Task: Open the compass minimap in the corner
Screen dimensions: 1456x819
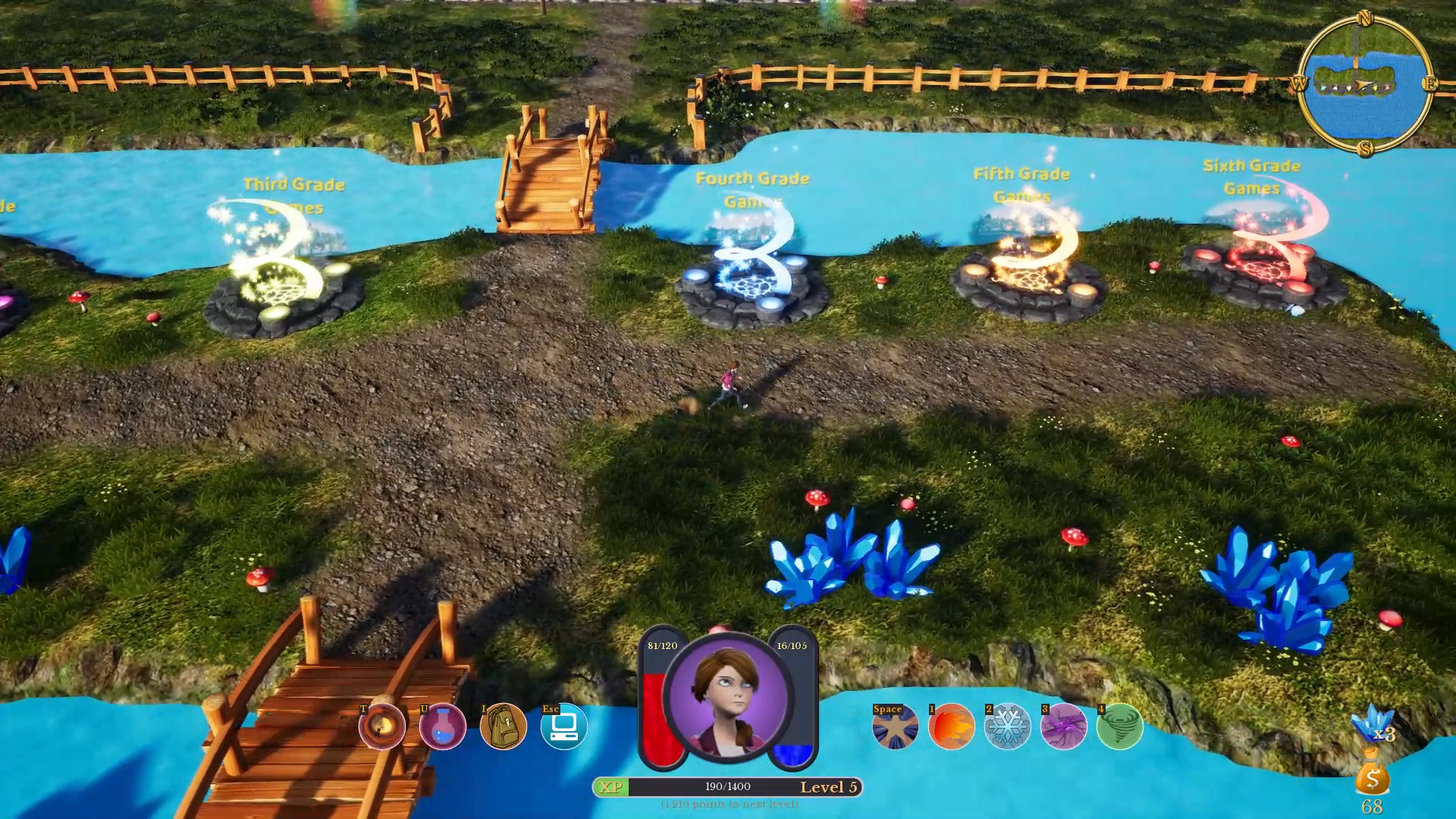Action: pyautogui.click(x=1362, y=85)
